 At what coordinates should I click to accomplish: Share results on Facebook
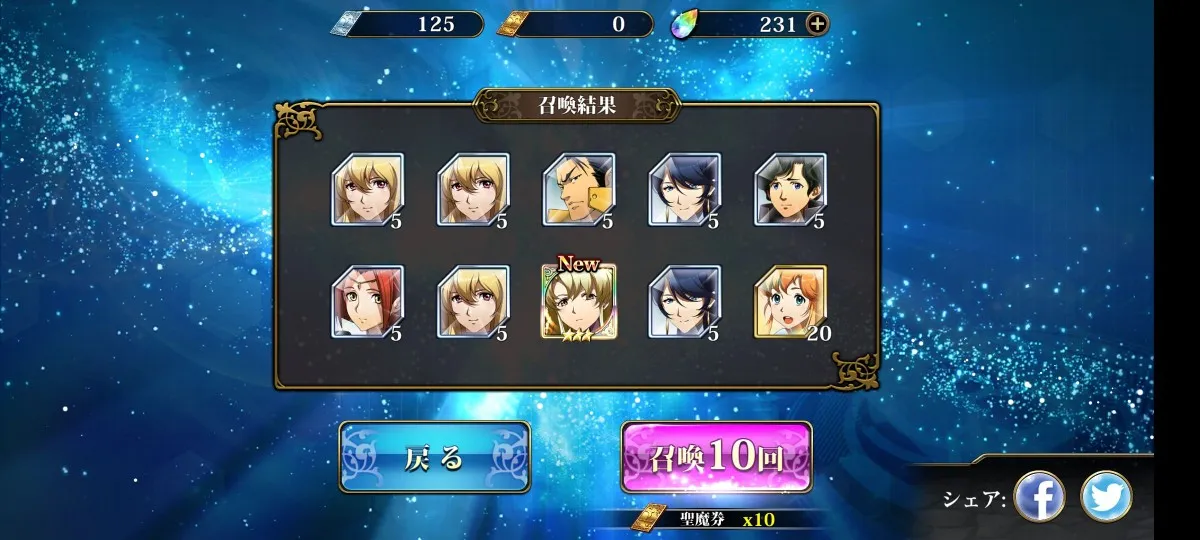1039,496
